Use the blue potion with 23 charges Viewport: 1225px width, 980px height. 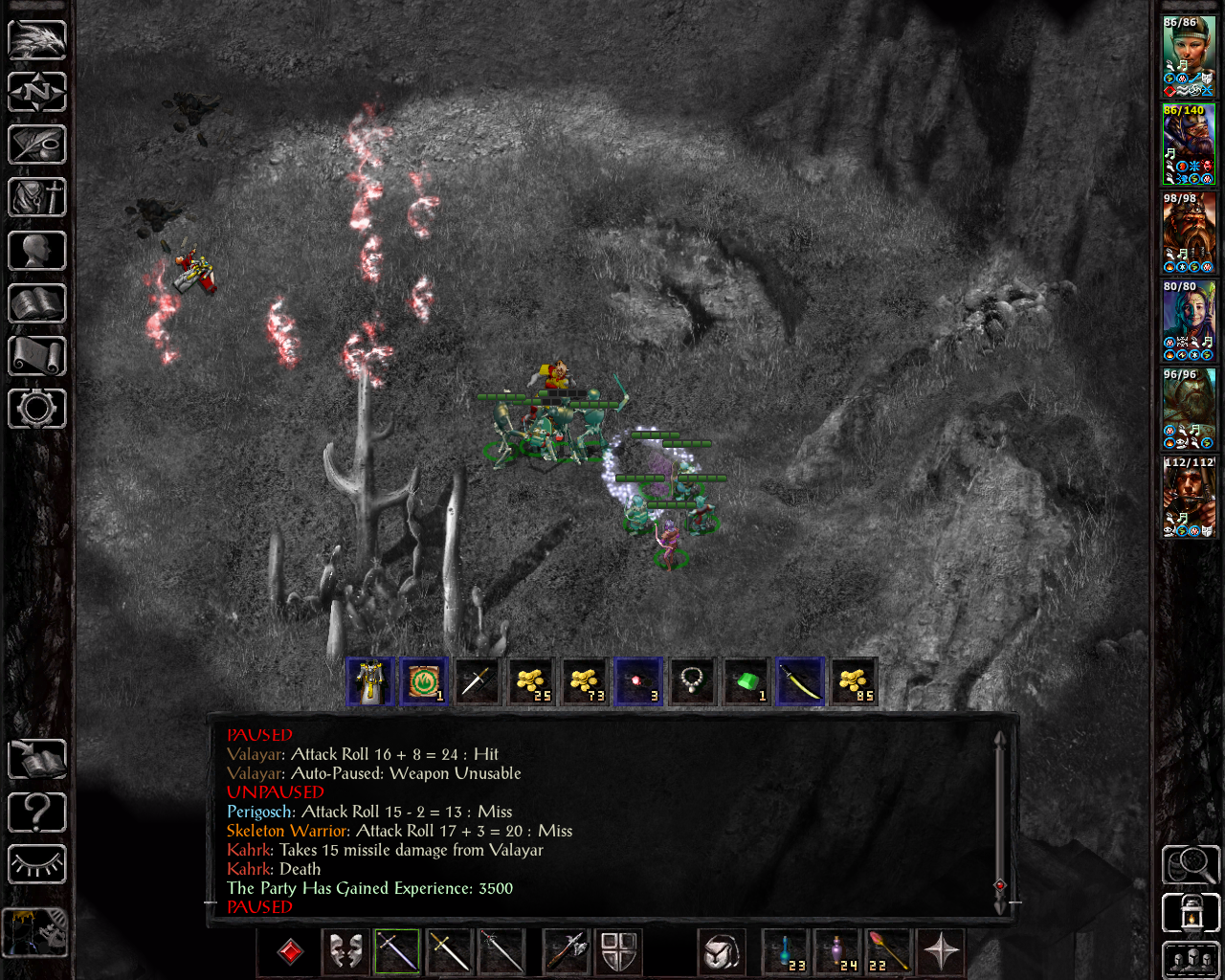coord(786,952)
